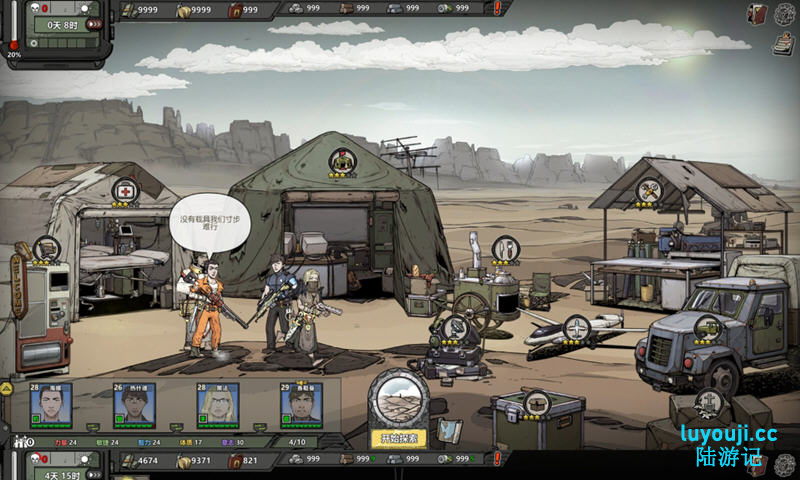
Task: Select the drone aircraft icon
Action: pos(577,327)
